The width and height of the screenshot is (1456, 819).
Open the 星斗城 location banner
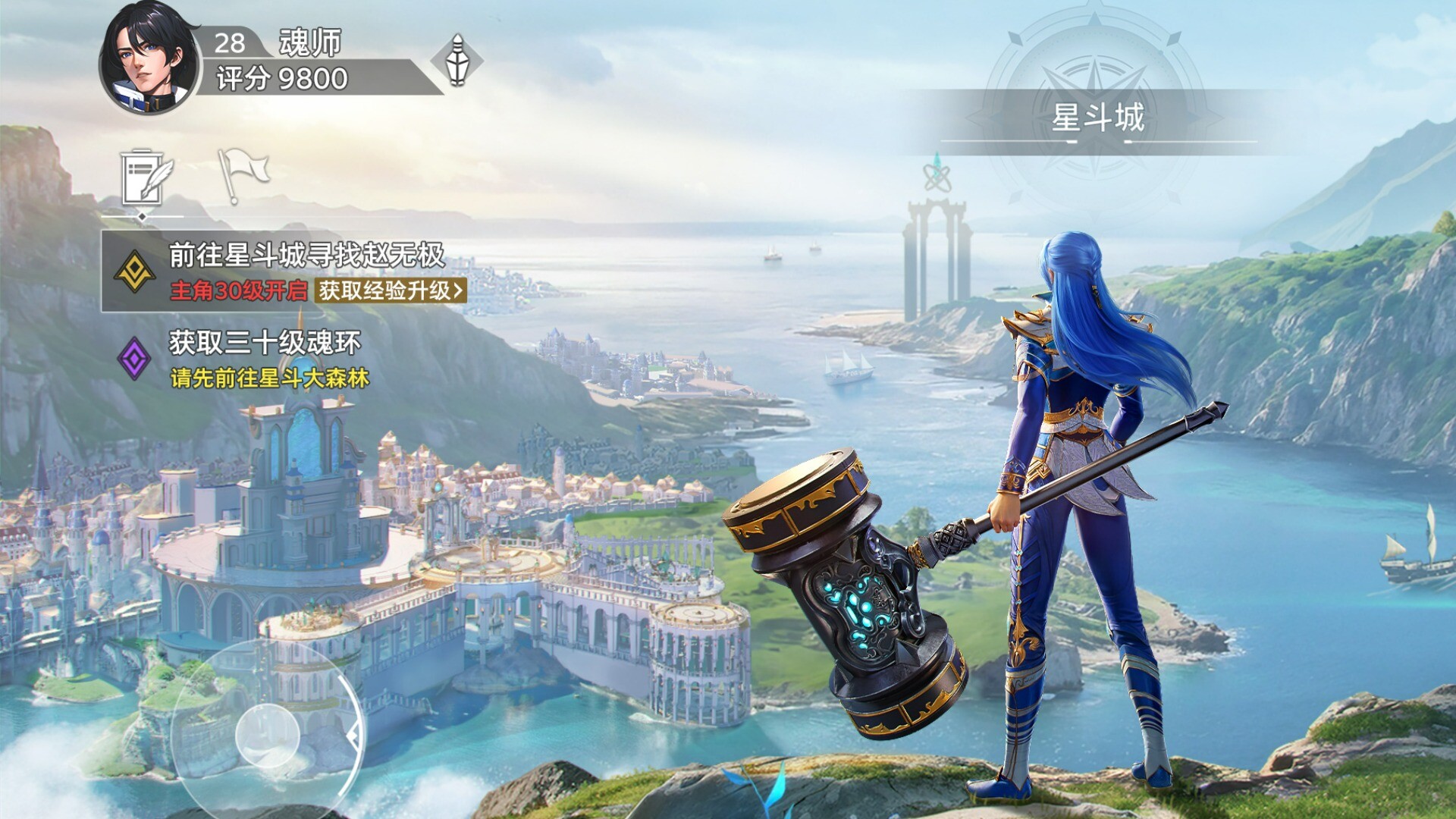1097,118
